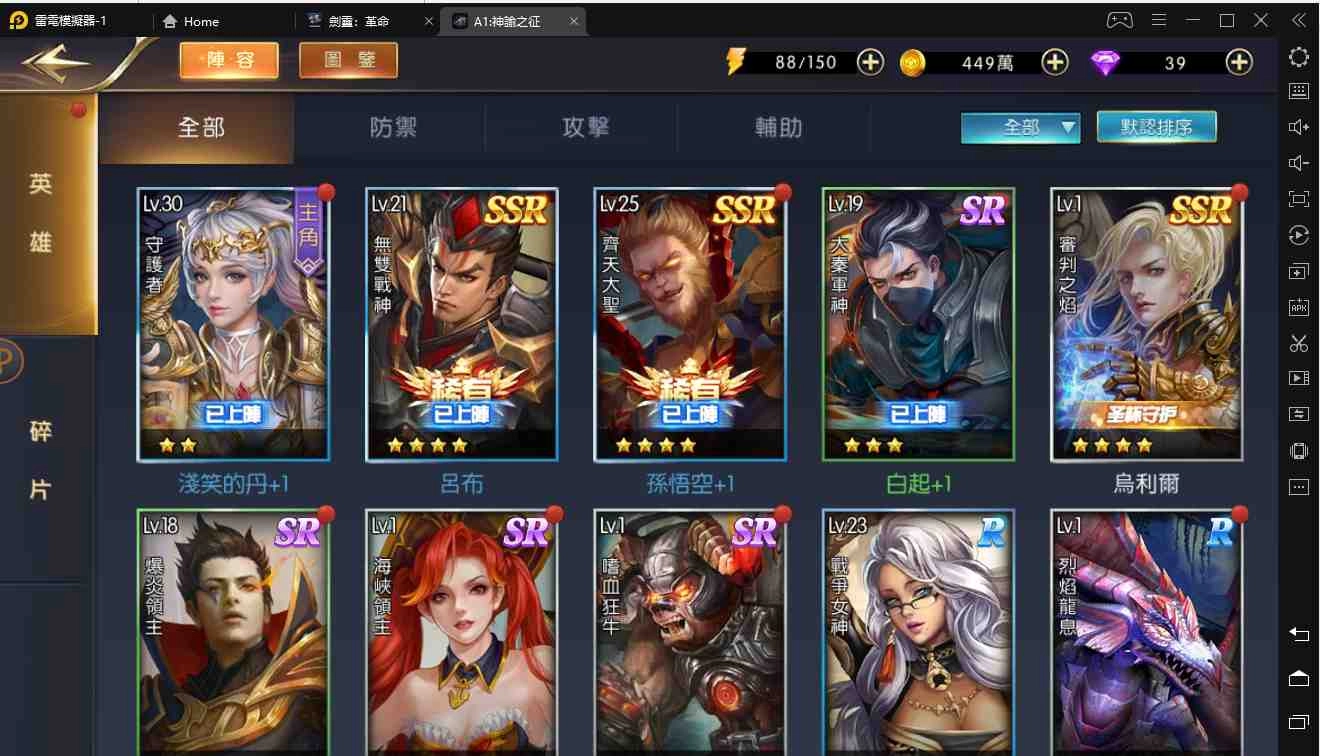This screenshot has height=756, width=1320.
Task: Click the shake device icon
Action: click(x=1298, y=450)
